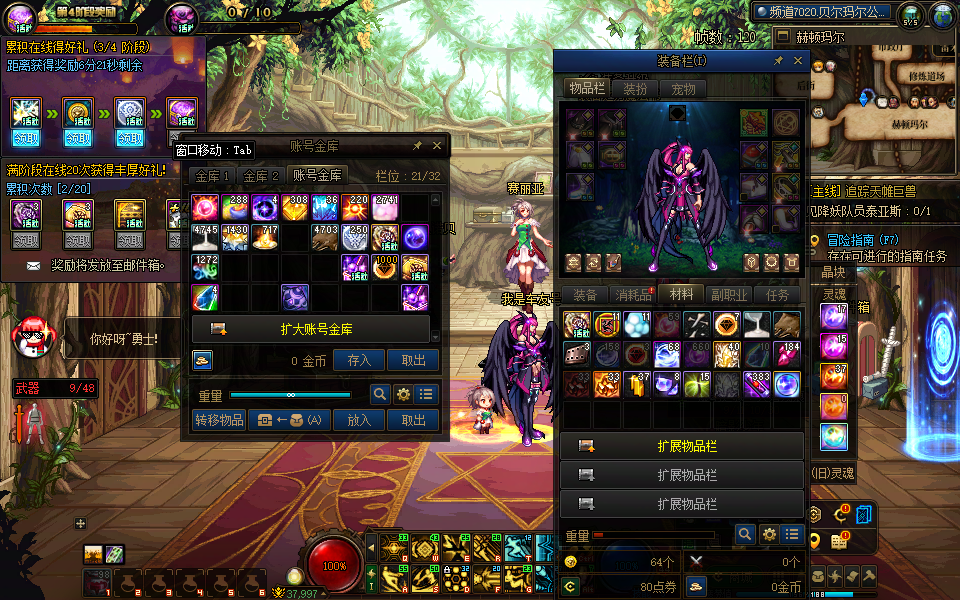Open the 宠物 pet tab

click(x=683, y=88)
